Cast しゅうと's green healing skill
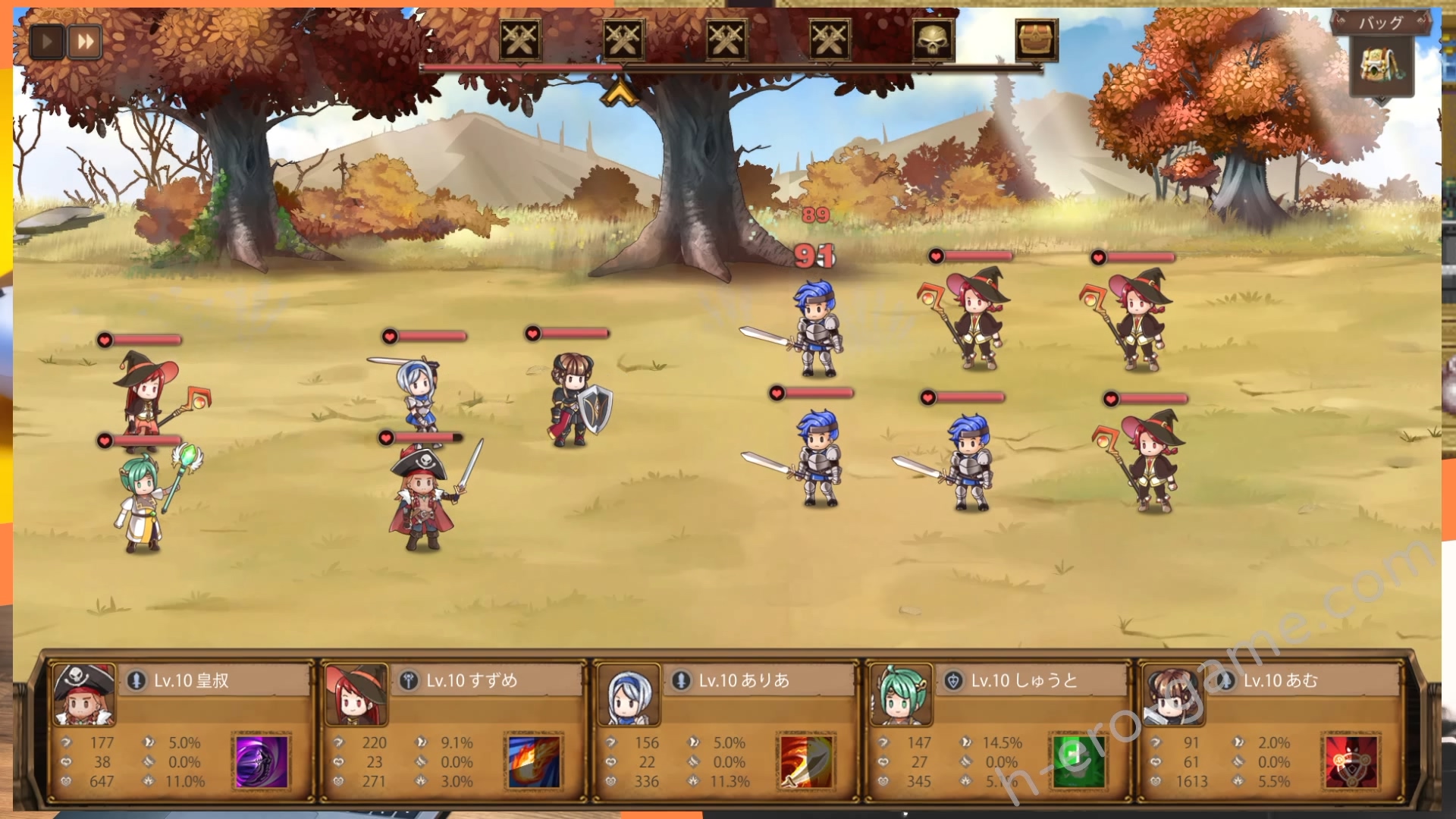The width and height of the screenshot is (1456, 819). point(1078,761)
